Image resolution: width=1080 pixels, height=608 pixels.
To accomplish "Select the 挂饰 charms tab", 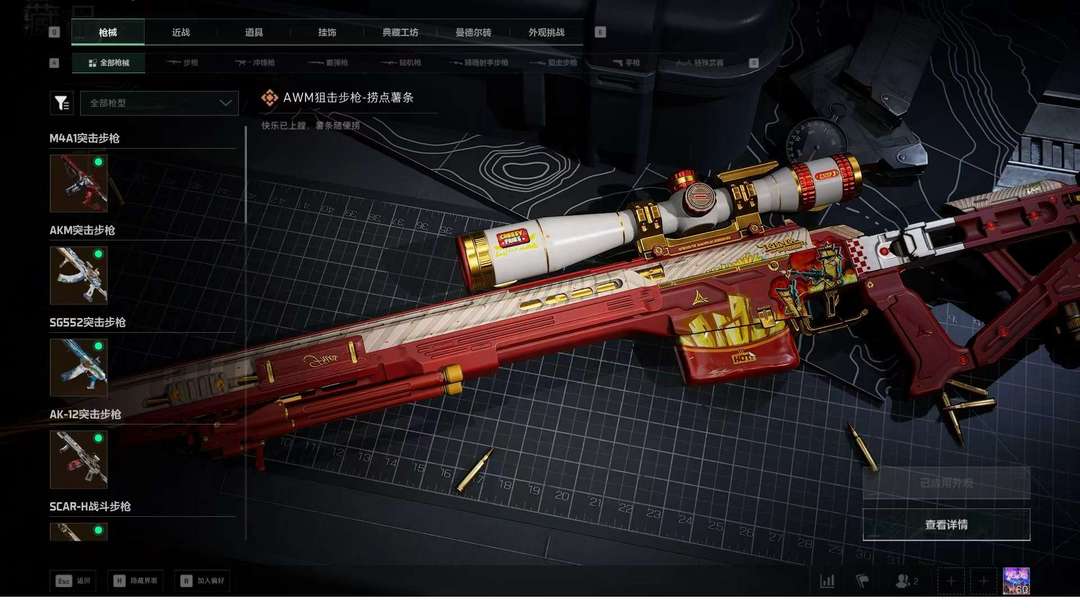I will pos(327,33).
